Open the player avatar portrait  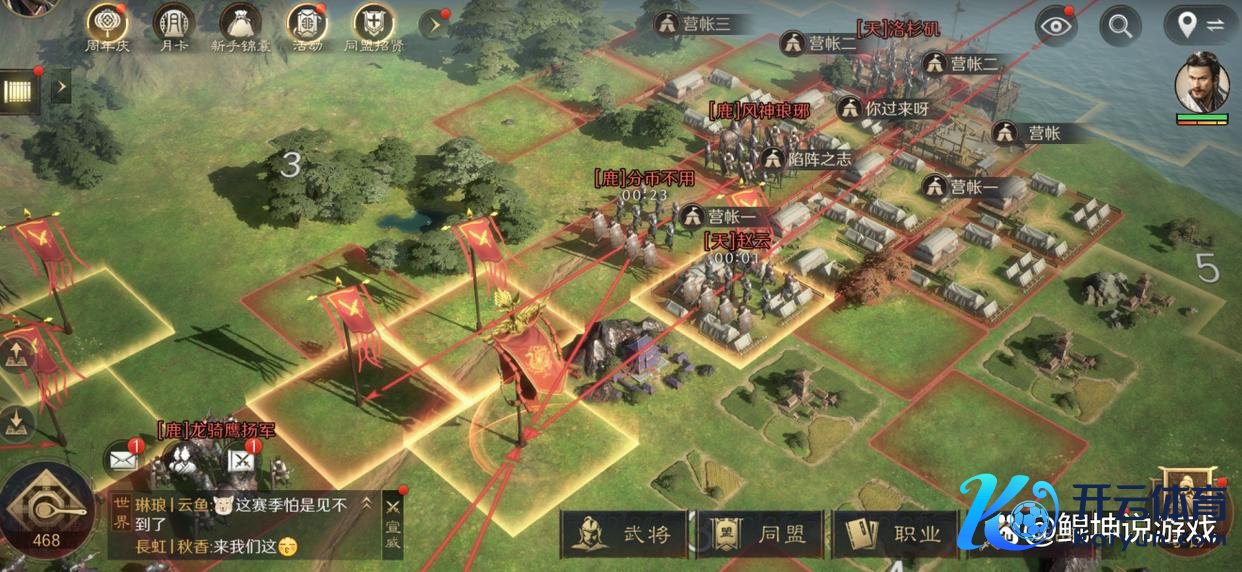coord(1201,82)
